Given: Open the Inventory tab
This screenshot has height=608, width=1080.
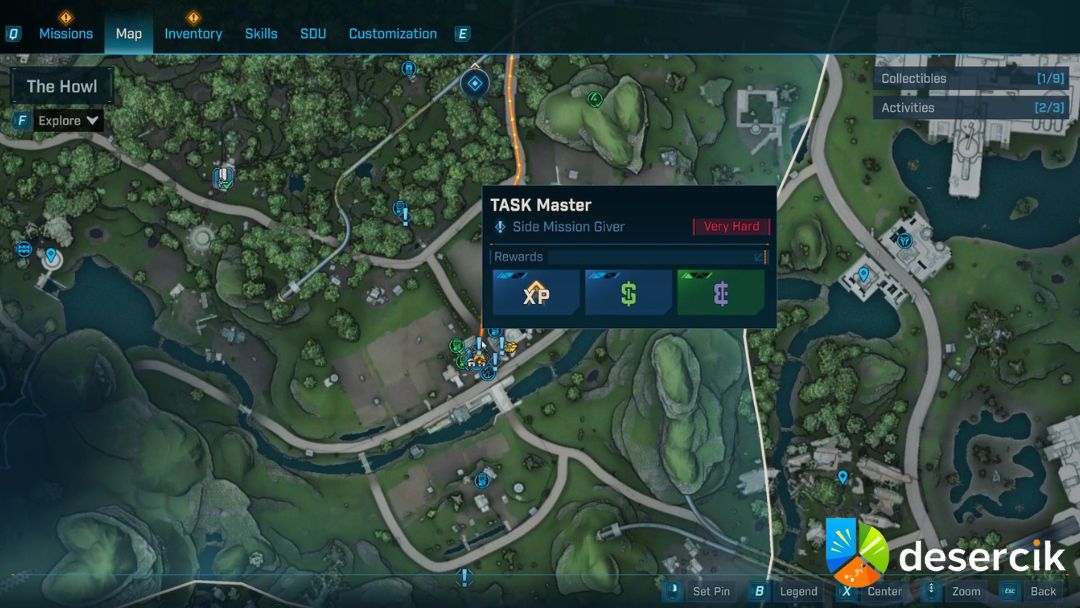Looking at the screenshot, I should pos(193,33).
